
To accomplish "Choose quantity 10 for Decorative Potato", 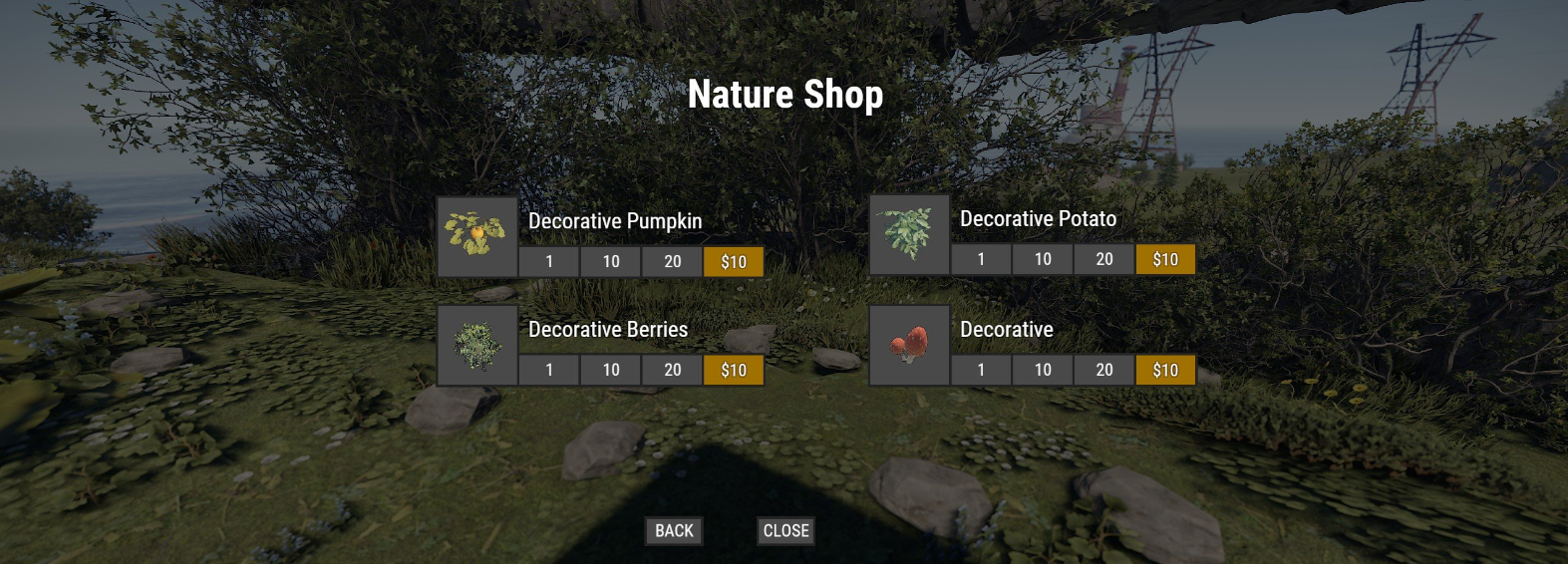I will click(x=1043, y=259).
